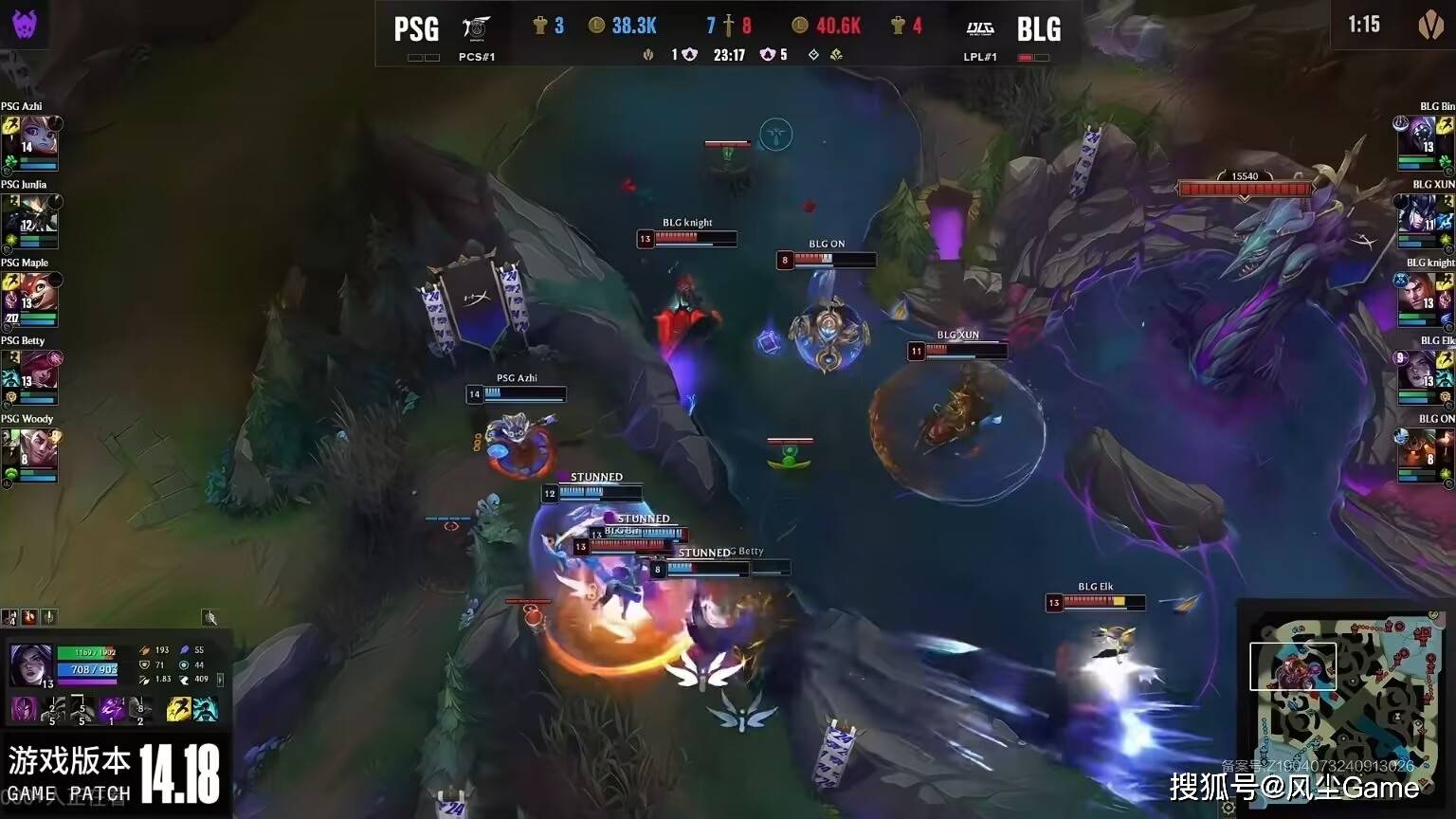
Task: Click the red potion buff icon
Action: click(x=29, y=618)
